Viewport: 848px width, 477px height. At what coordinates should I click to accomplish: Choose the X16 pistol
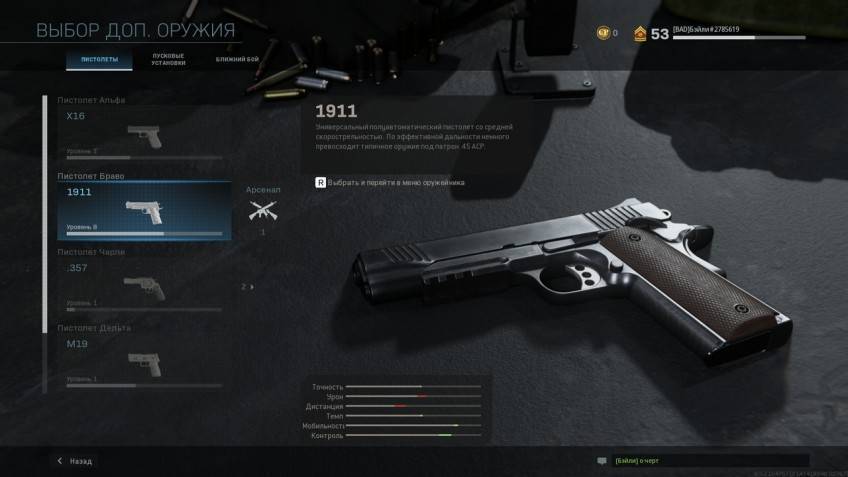[137, 133]
